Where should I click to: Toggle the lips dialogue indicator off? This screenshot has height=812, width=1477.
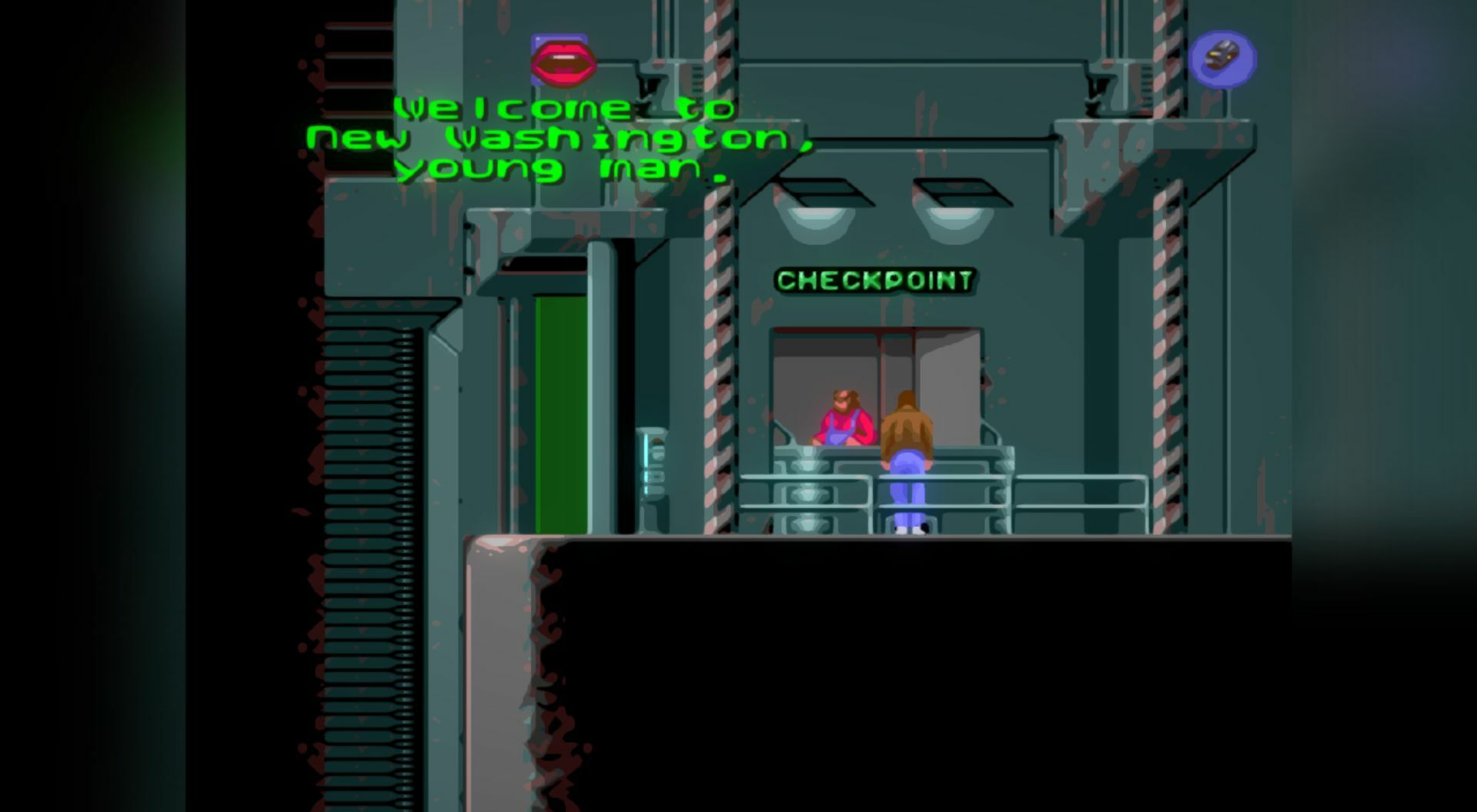click(560, 59)
